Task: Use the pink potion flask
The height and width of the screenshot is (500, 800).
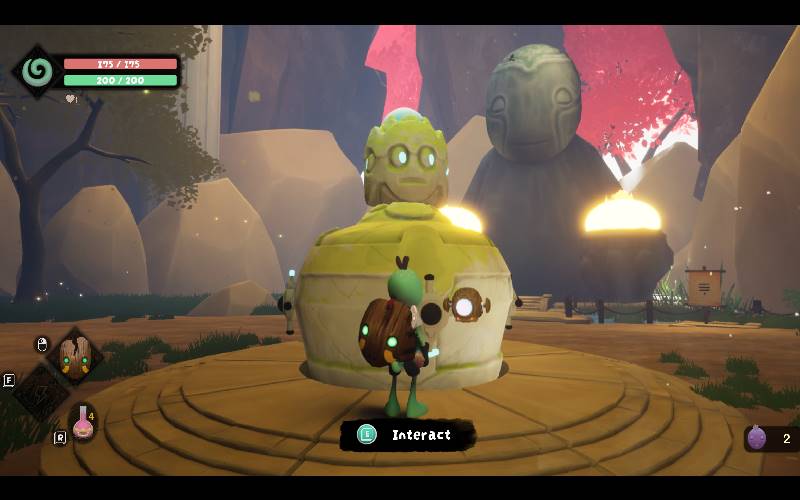Action: point(83,424)
